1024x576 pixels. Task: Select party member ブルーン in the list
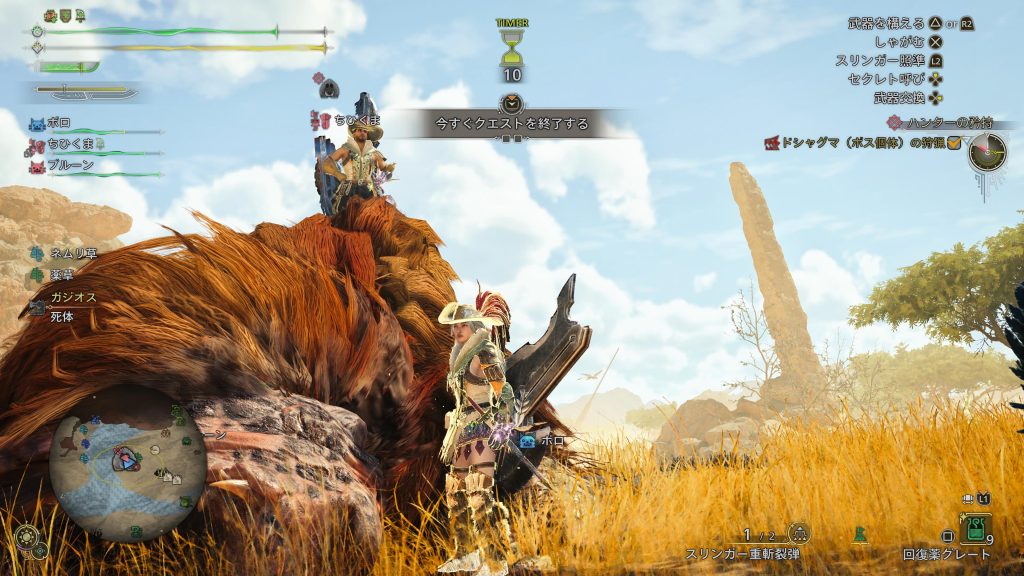point(70,165)
